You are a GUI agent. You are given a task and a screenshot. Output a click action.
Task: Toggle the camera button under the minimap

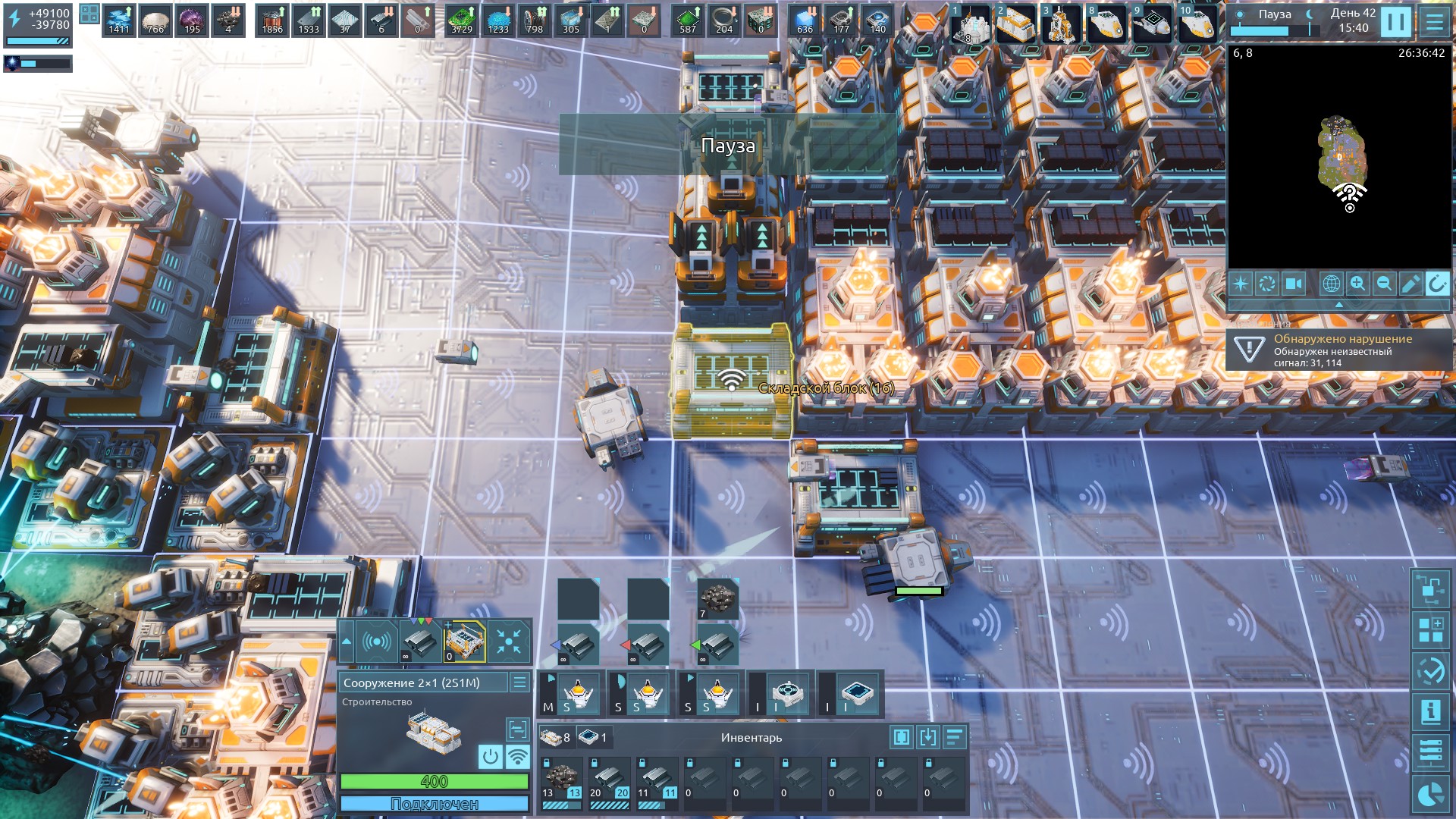(x=1293, y=284)
